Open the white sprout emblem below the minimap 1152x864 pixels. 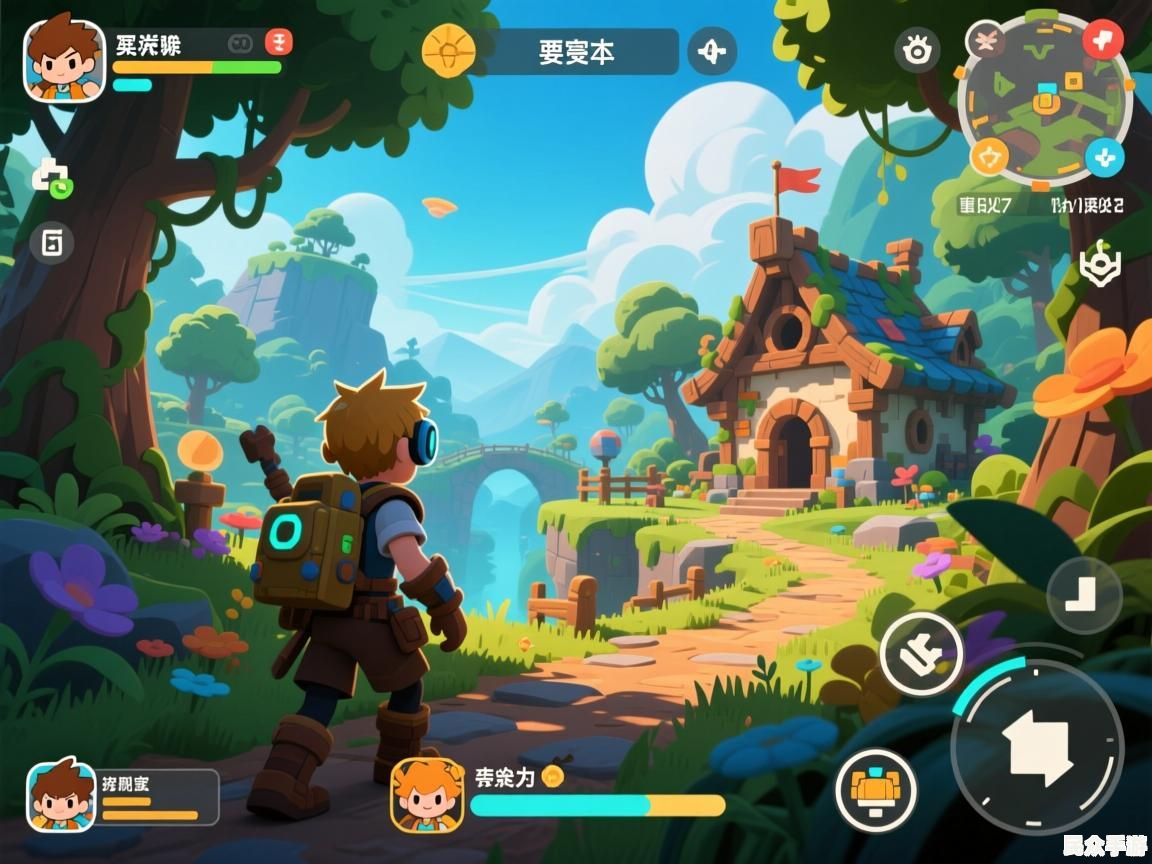click(1100, 265)
